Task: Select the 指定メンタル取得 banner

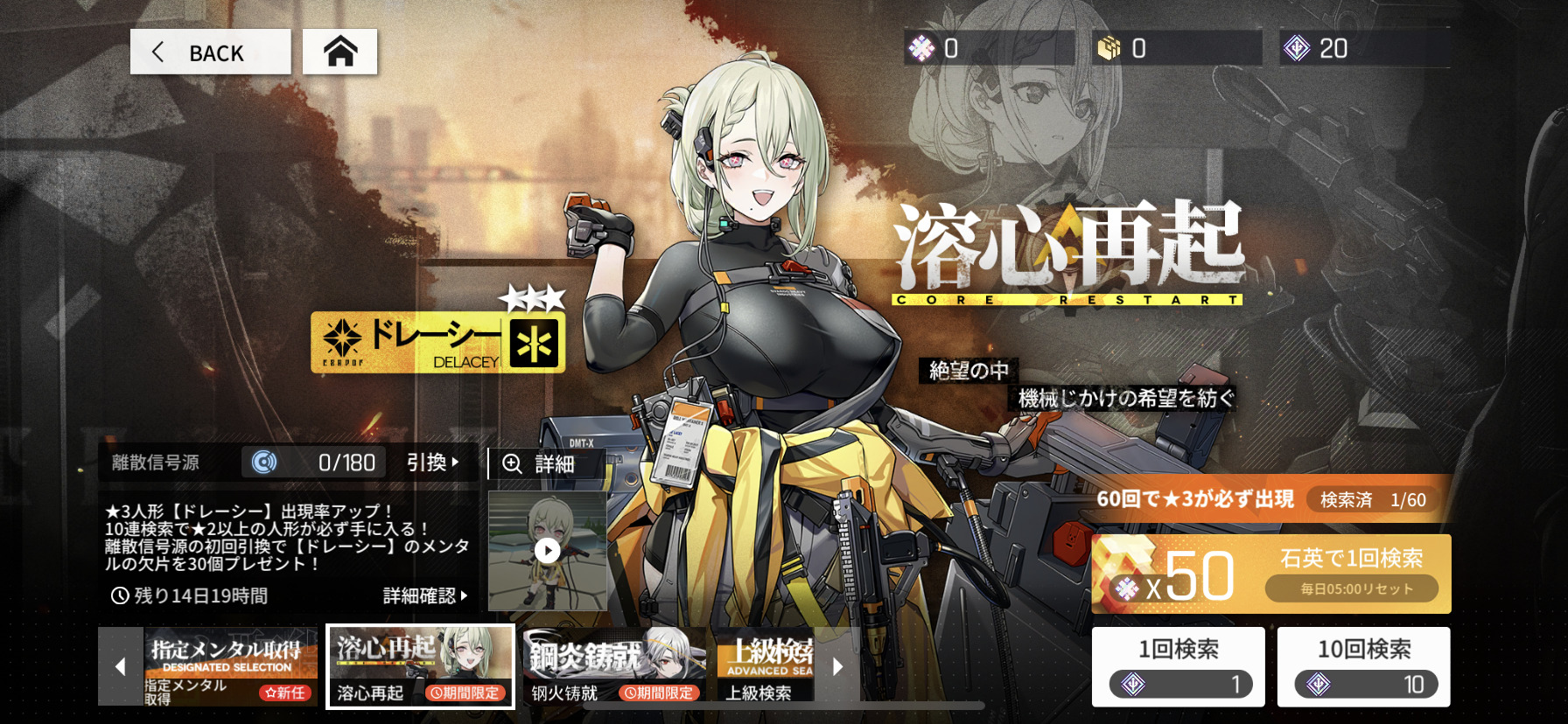Action: pyautogui.click(x=229, y=665)
